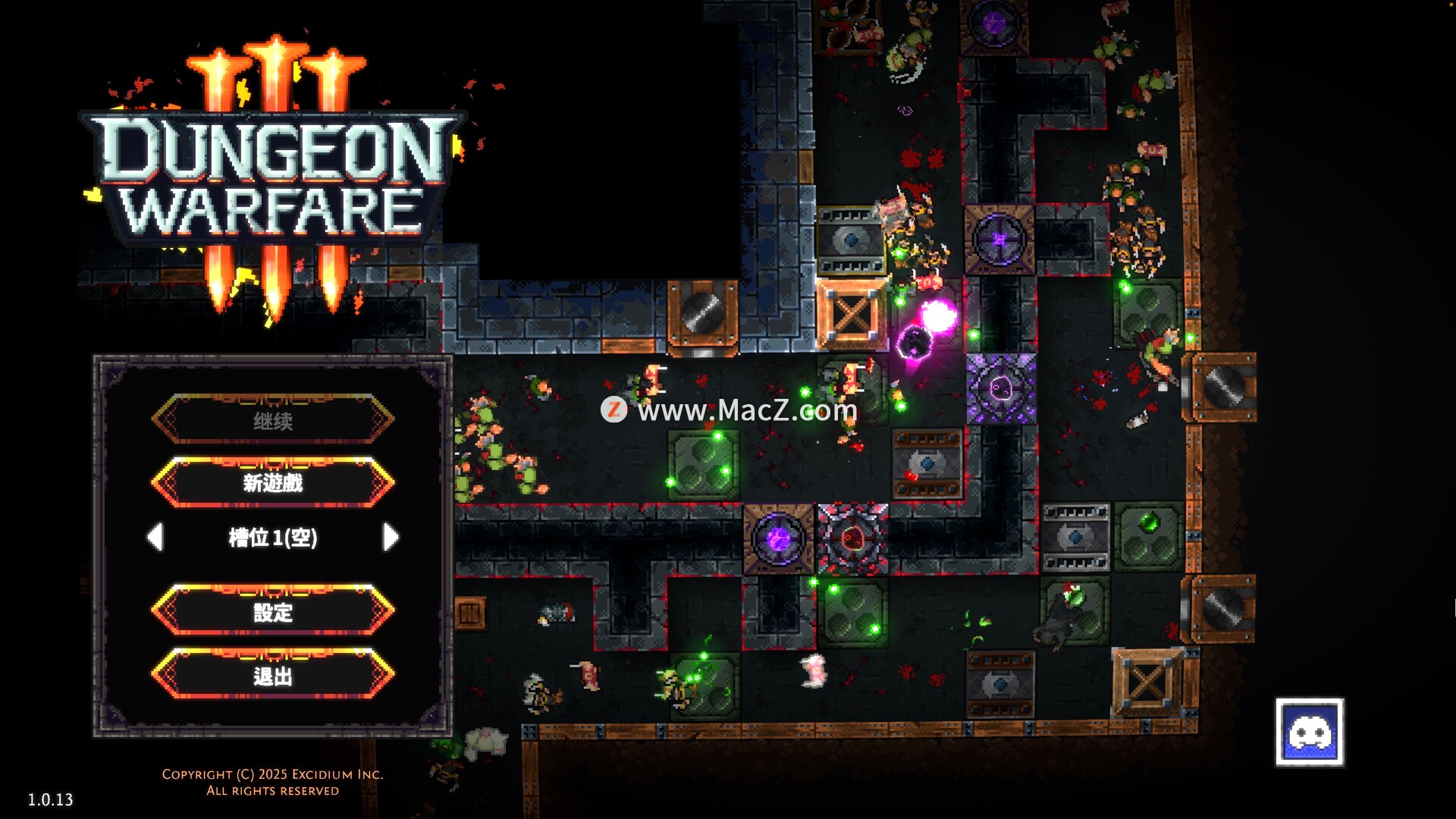Open the 設定 settings menu
The width and height of the screenshot is (1456, 819).
[x=273, y=610]
